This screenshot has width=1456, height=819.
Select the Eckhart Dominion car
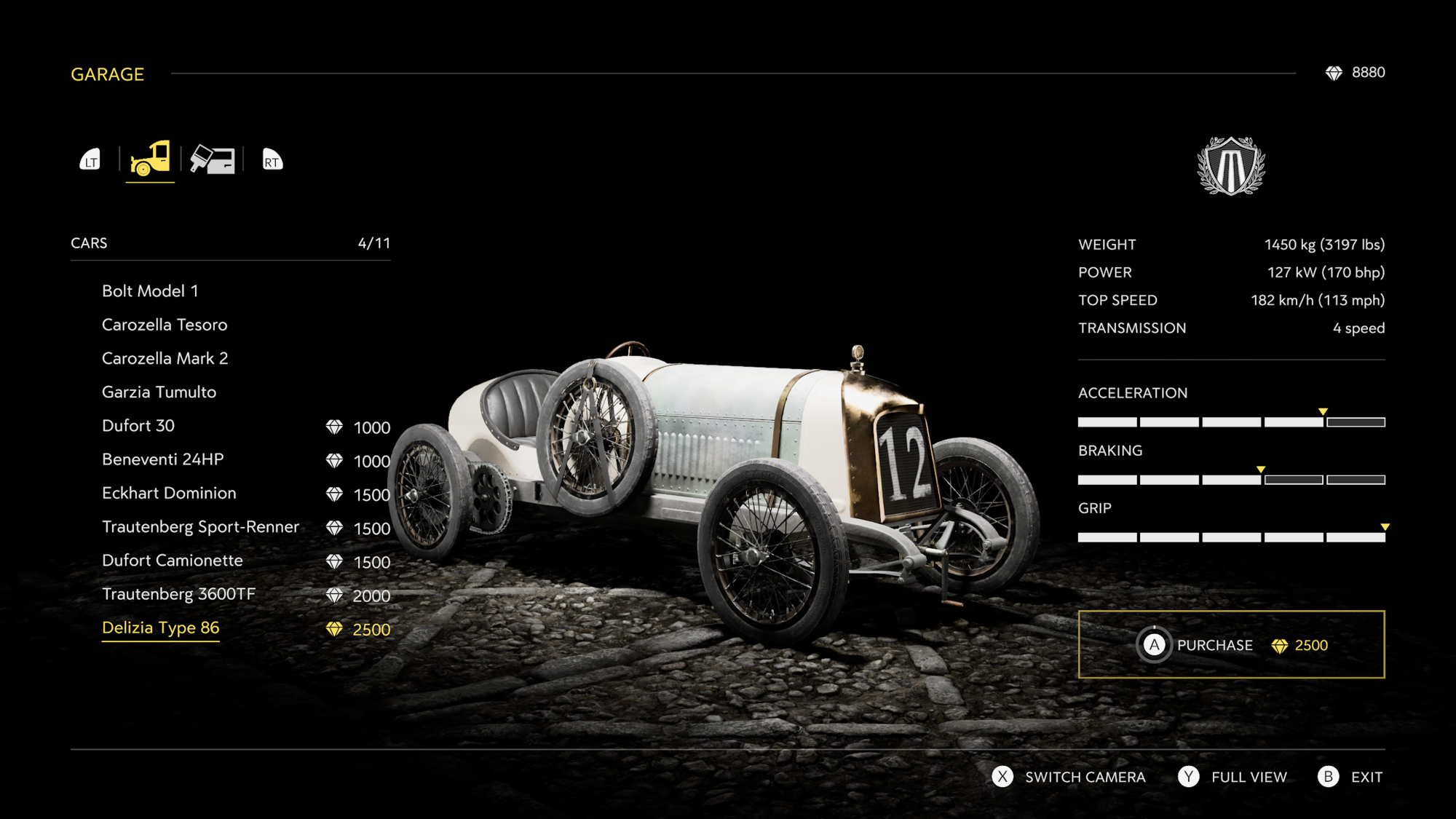[x=169, y=493]
